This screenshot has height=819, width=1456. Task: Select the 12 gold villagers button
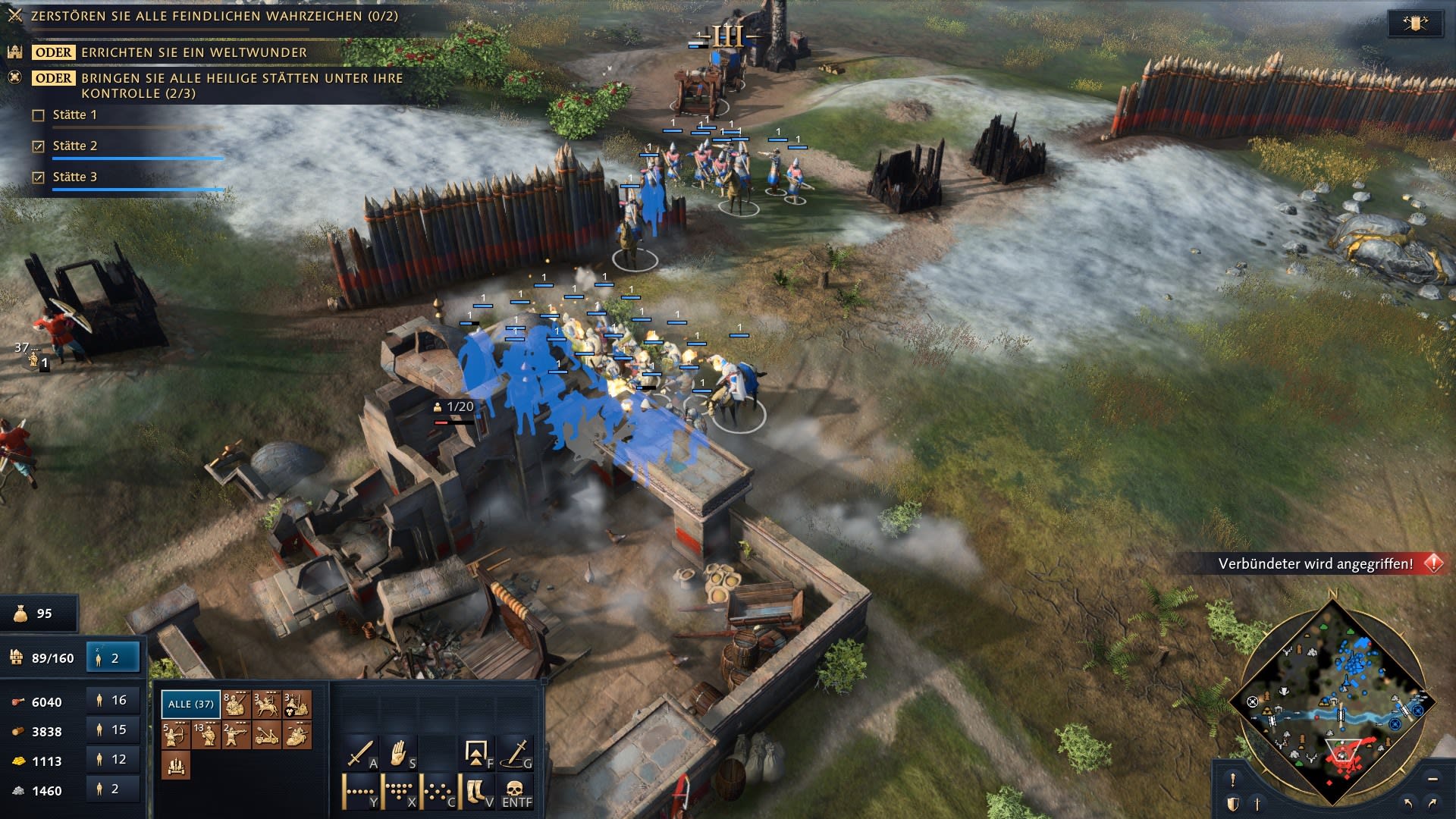(113, 760)
